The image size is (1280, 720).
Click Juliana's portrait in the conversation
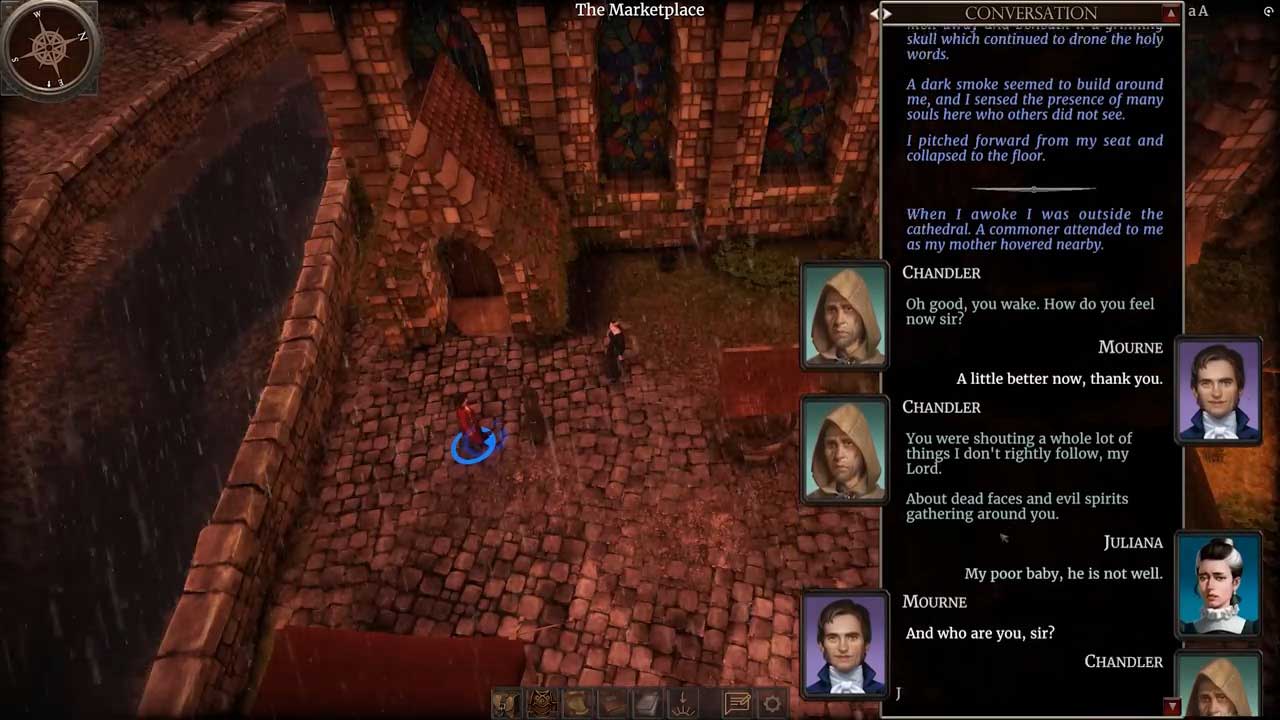click(1219, 583)
